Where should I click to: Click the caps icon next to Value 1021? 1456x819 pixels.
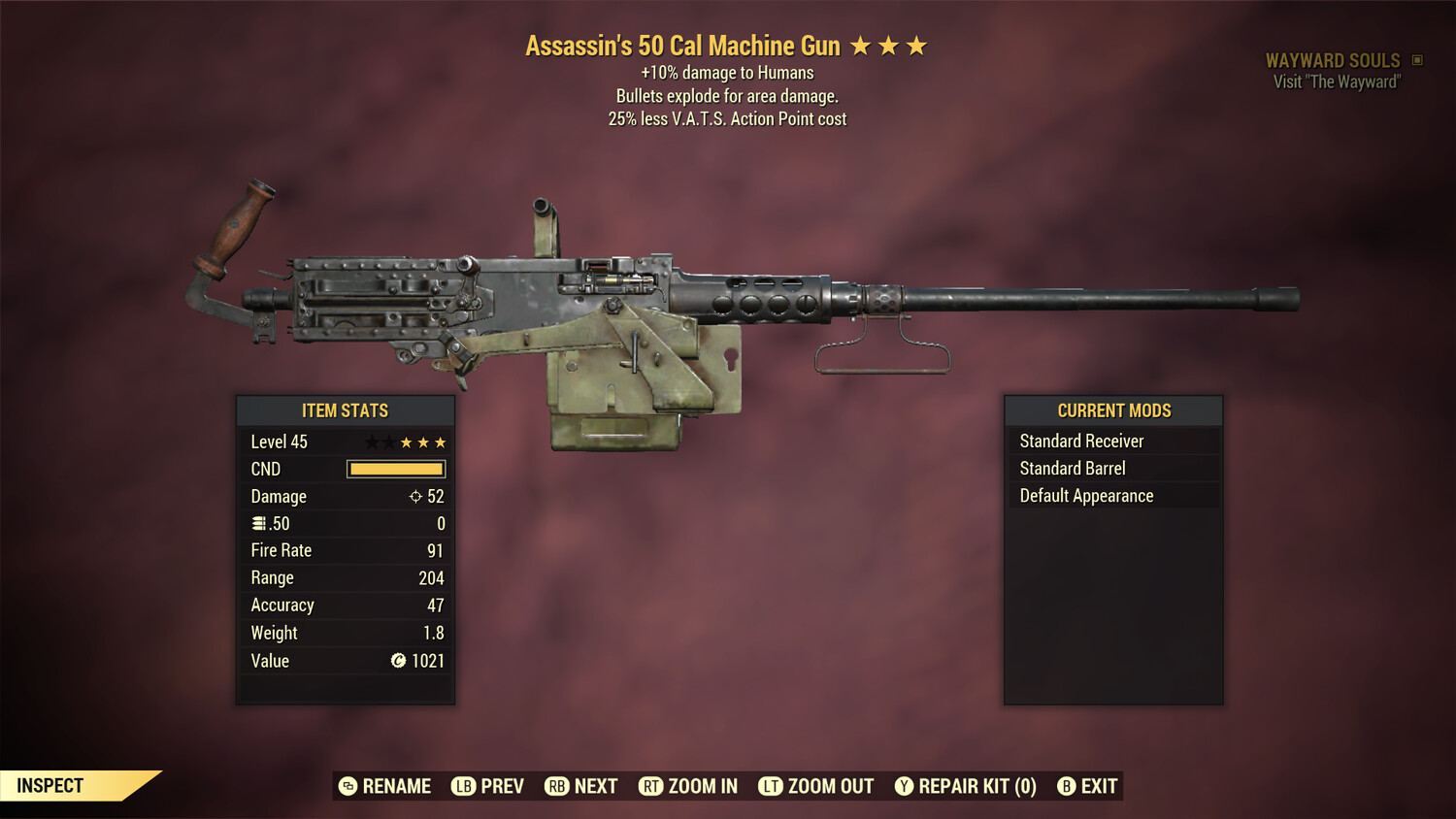(x=398, y=661)
